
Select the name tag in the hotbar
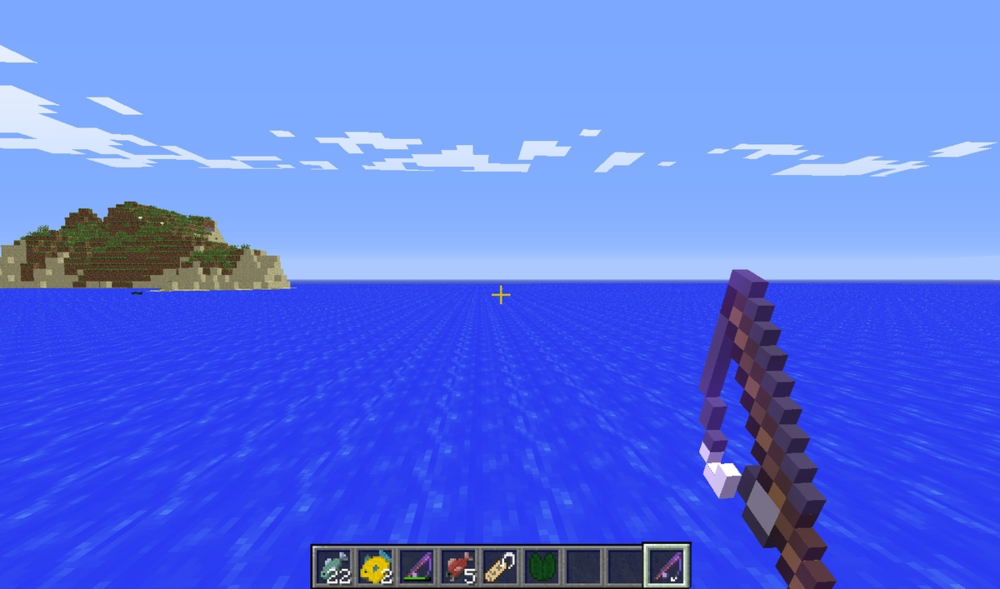(x=499, y=567)
